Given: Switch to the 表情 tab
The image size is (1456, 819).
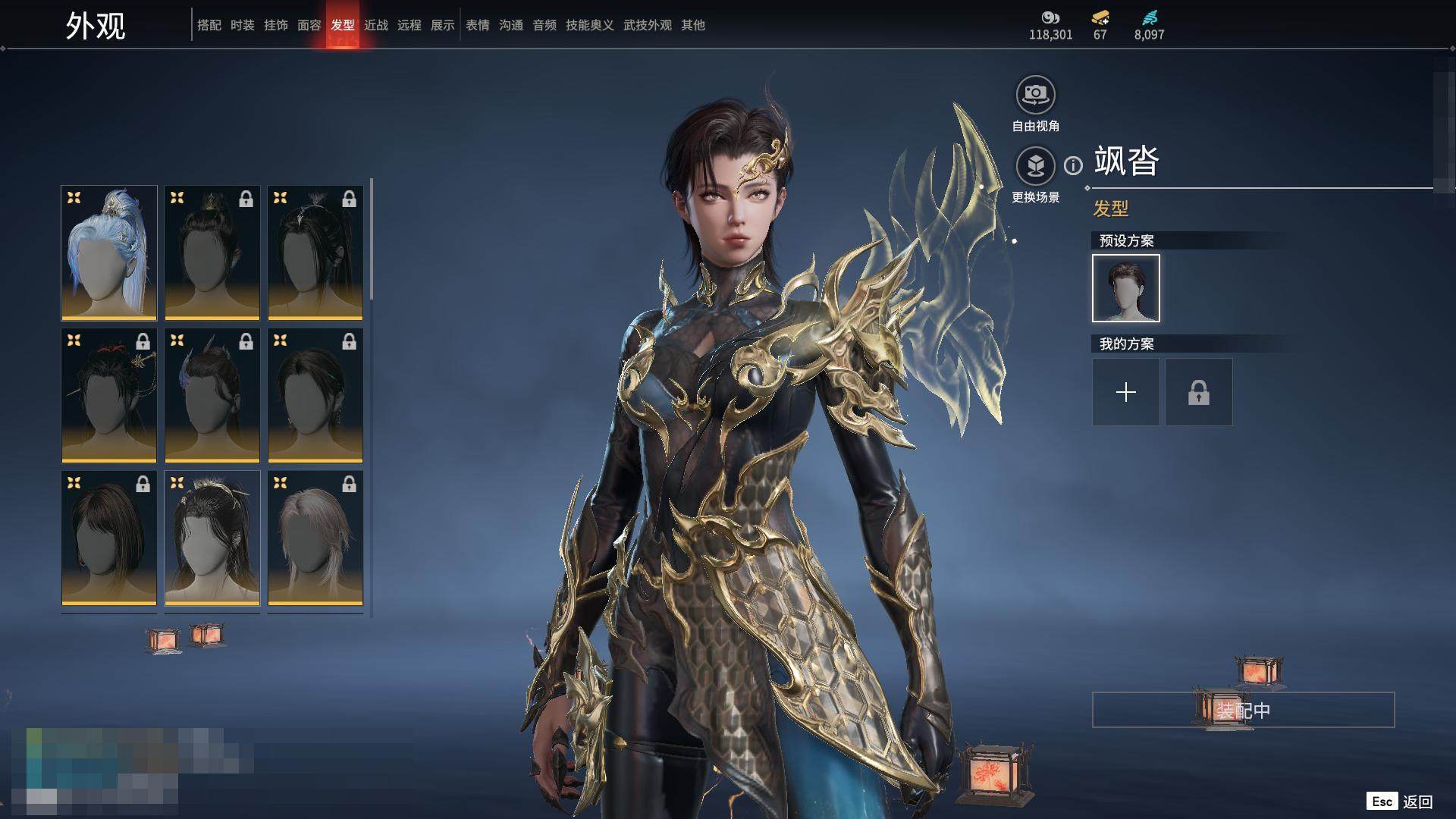Looking at the screenshot, I should click(477, 25).
